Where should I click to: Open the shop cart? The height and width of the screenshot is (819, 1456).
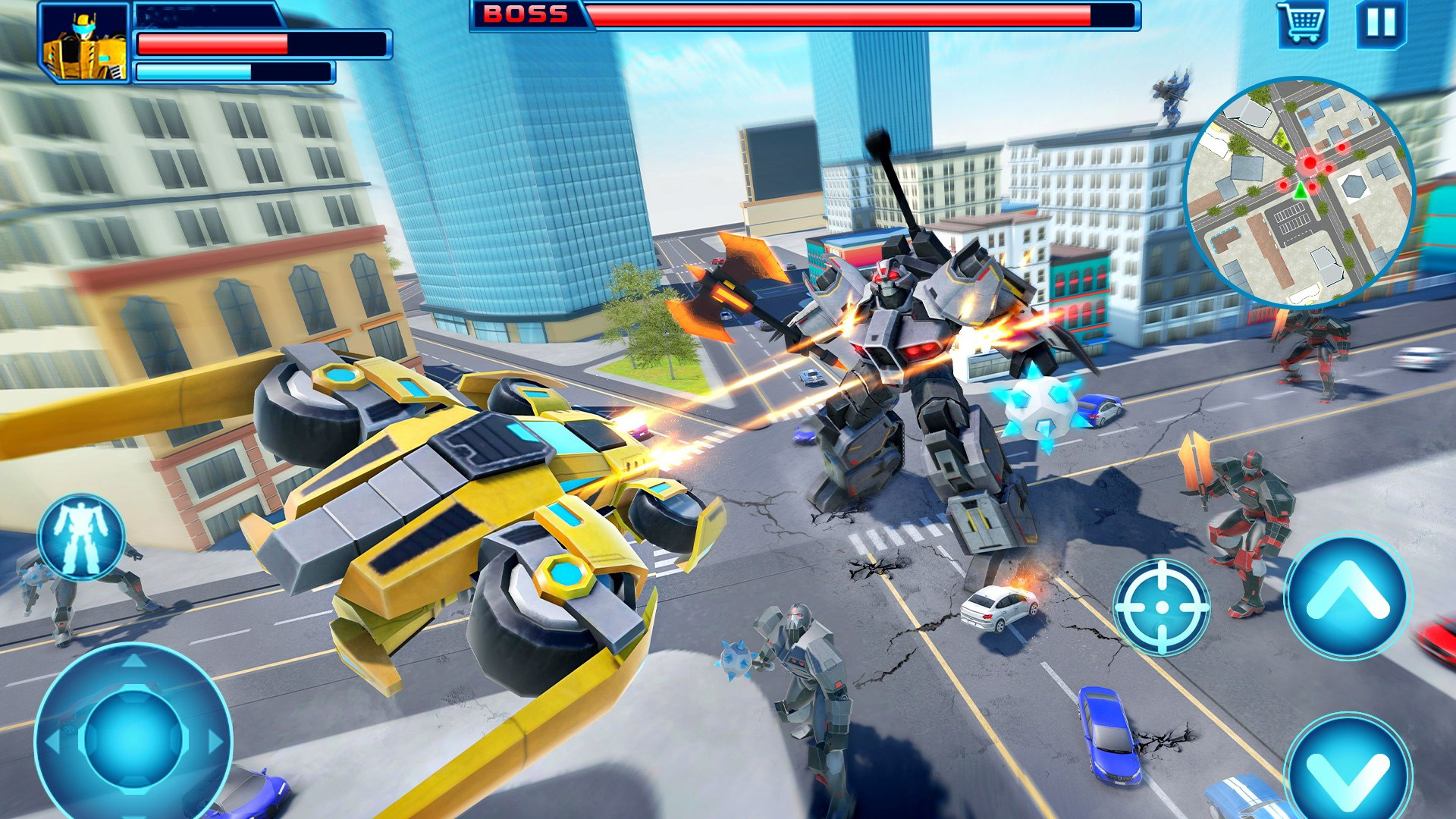(x=1302, y=23)
